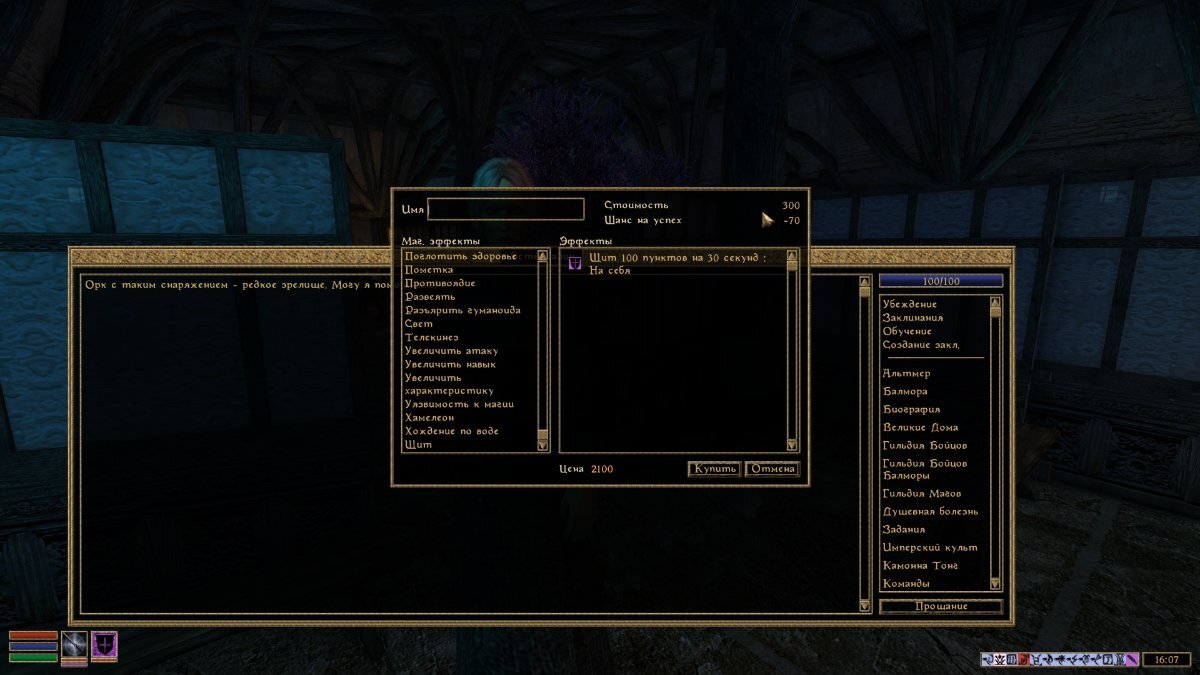Open the Убеждение persuasion service
The width and height of the screenshot is (1200, 675).
tap(910, 304)
